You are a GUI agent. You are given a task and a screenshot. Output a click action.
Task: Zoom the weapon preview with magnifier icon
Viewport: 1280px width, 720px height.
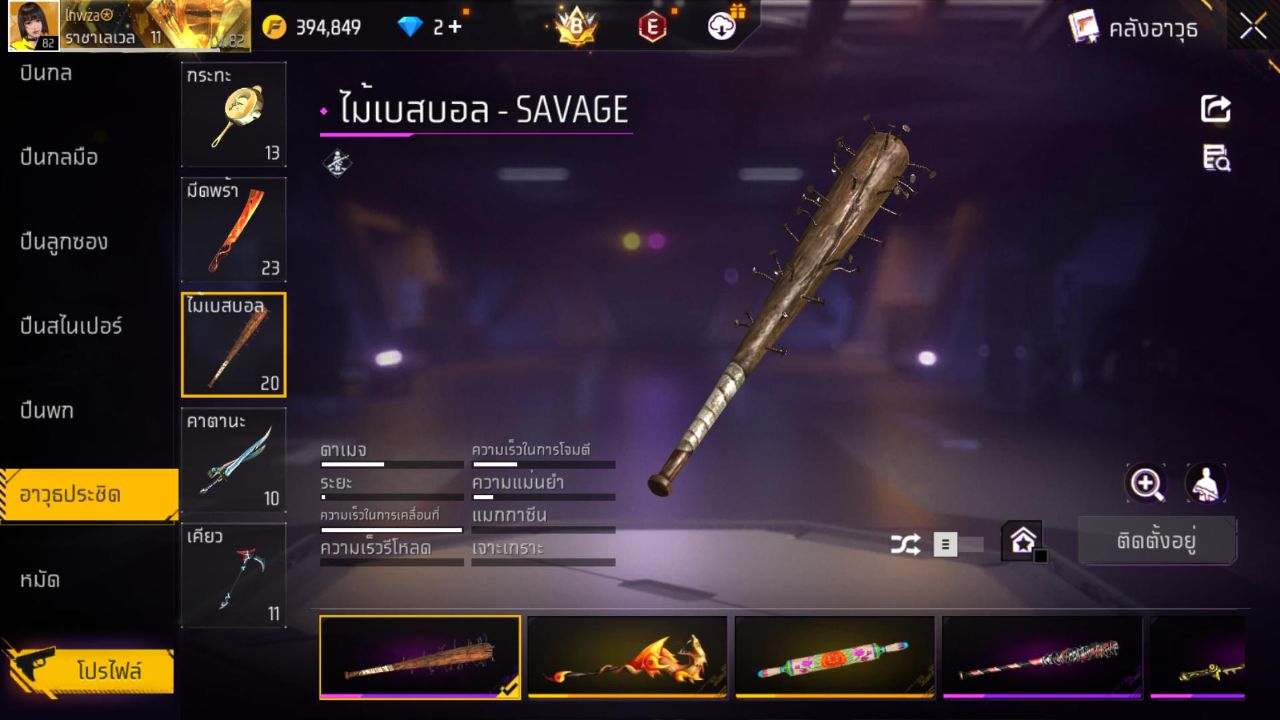(1146, 484)
